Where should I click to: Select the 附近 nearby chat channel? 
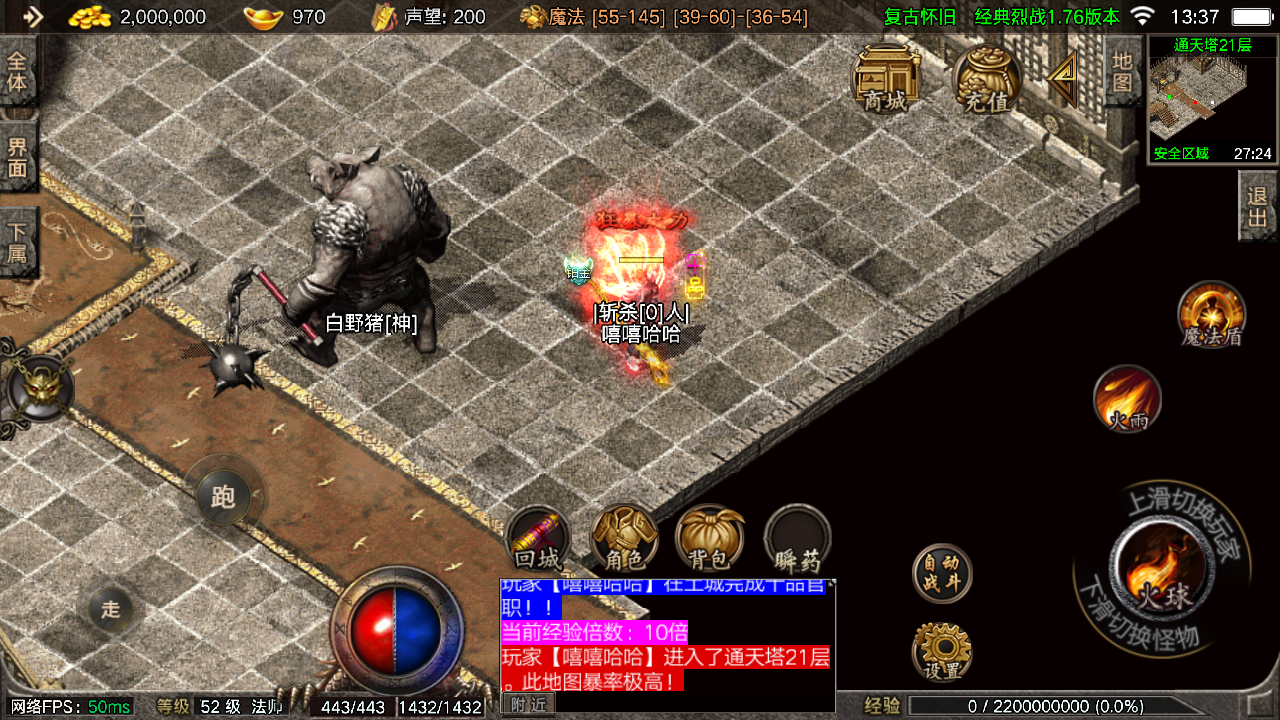pos(527,705)
